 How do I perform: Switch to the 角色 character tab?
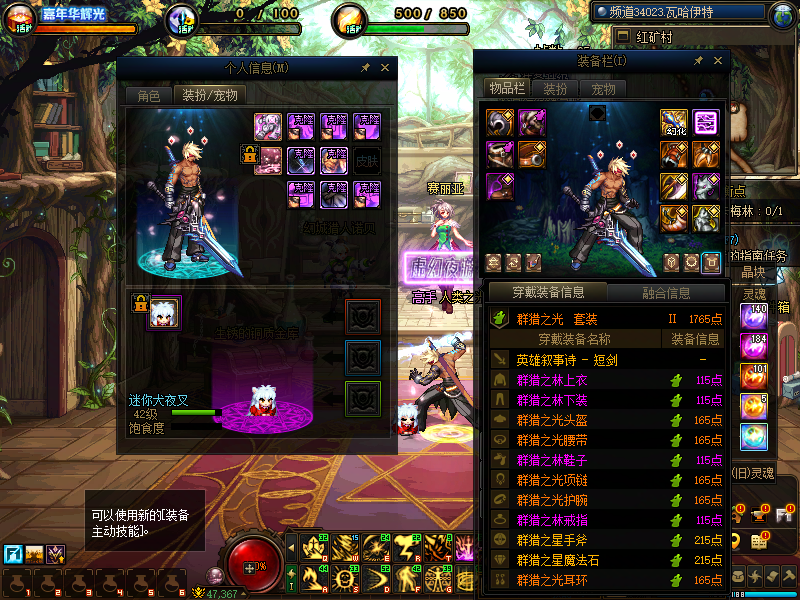pyautogui.click(x=148, y=96)
